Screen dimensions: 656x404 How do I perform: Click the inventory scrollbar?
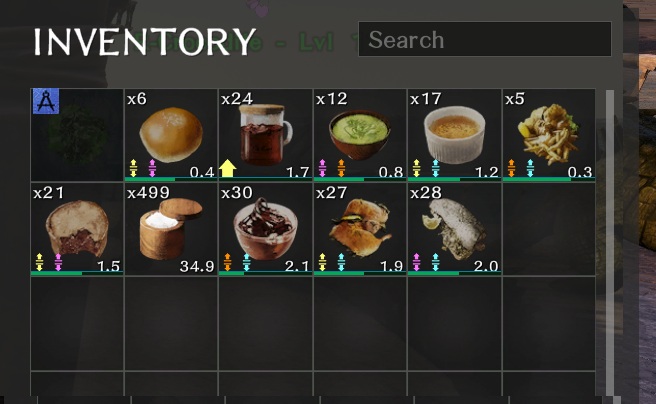(x=611, y=240)
